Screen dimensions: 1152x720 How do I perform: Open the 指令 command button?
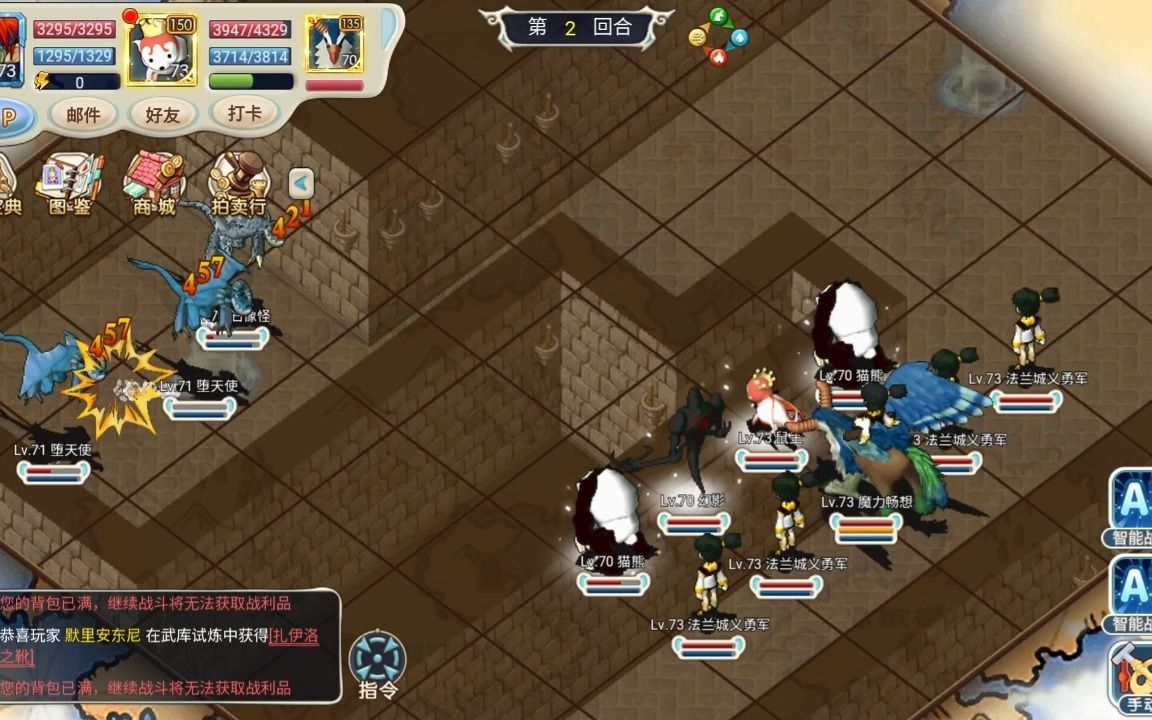[378, 663]
